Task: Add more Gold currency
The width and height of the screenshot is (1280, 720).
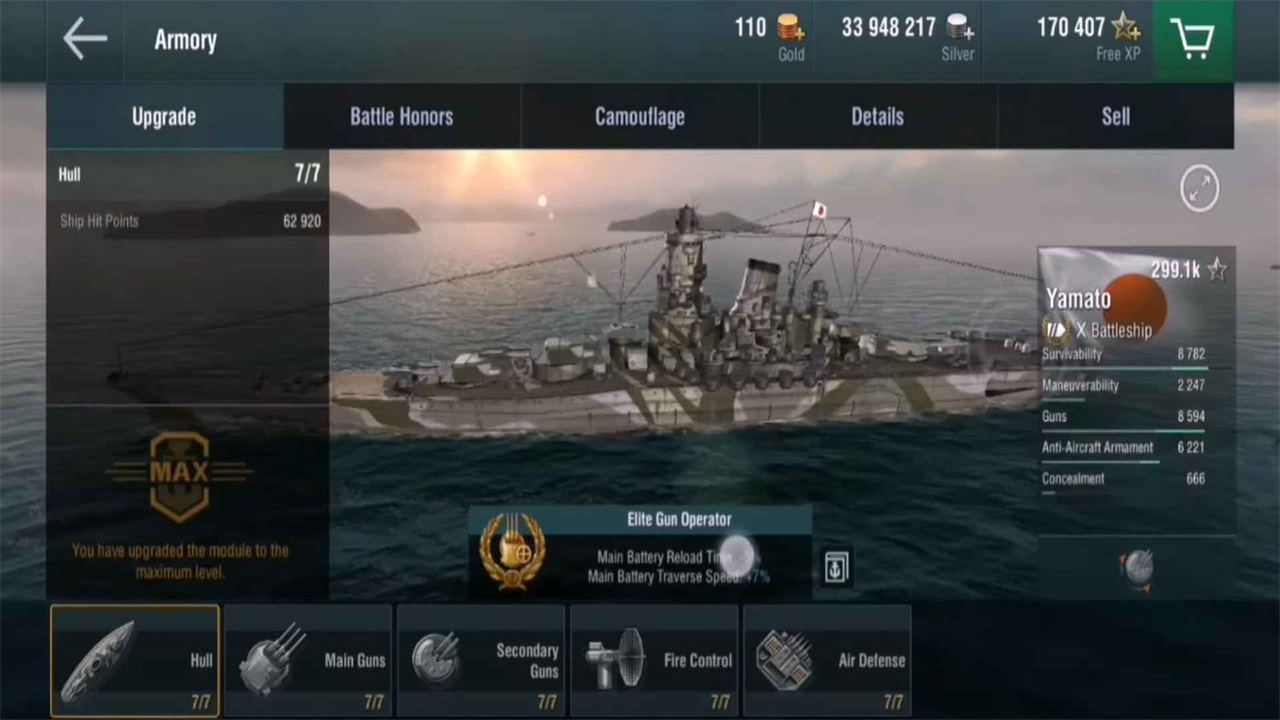Action: [791, 29]
